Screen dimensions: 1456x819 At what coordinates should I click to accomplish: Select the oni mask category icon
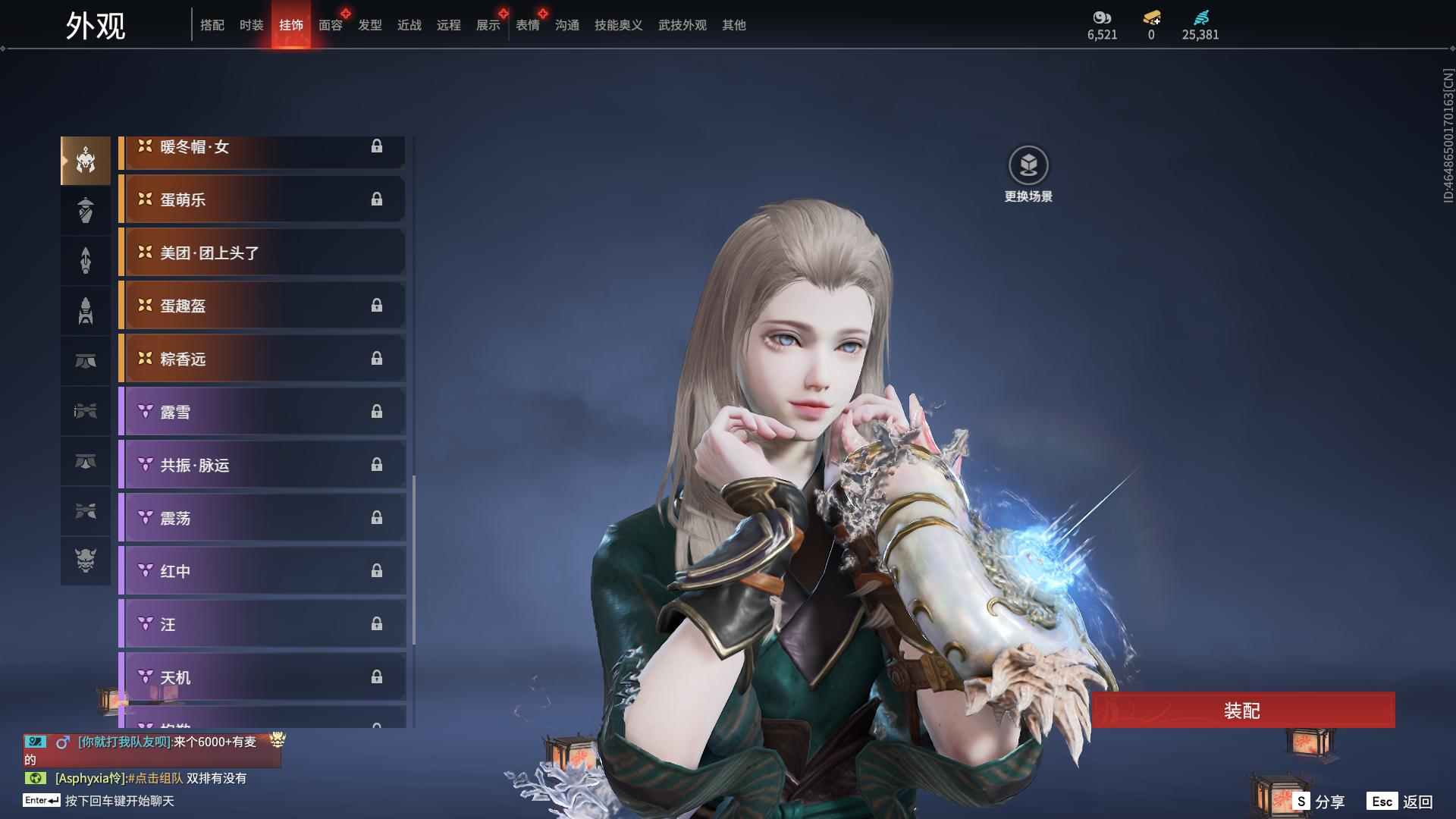point(86,560)
